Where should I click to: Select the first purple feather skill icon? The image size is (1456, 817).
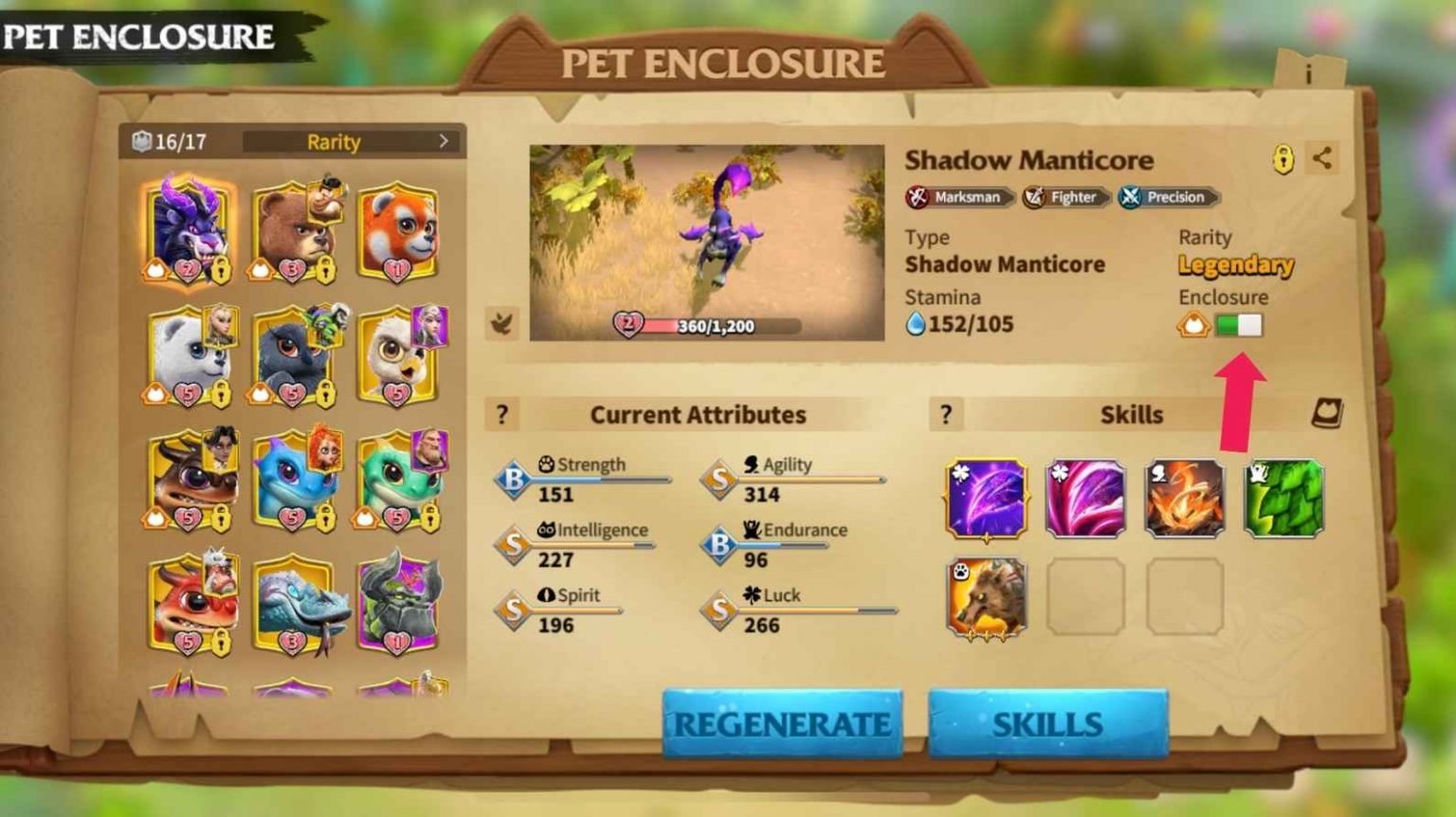point(984,497)
